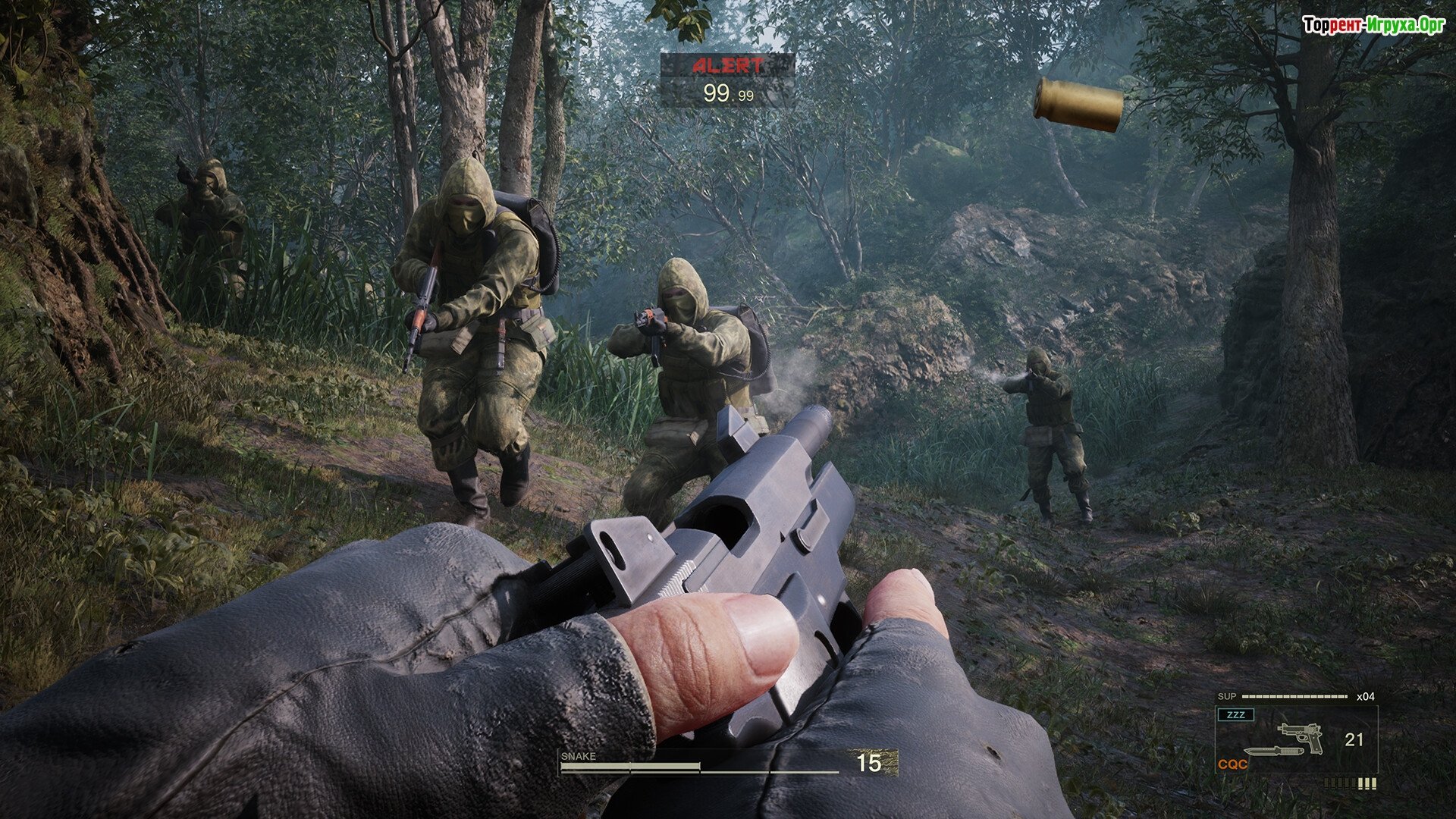
Task: Click the orange CQC label
Action: (x=1232, y=764)
